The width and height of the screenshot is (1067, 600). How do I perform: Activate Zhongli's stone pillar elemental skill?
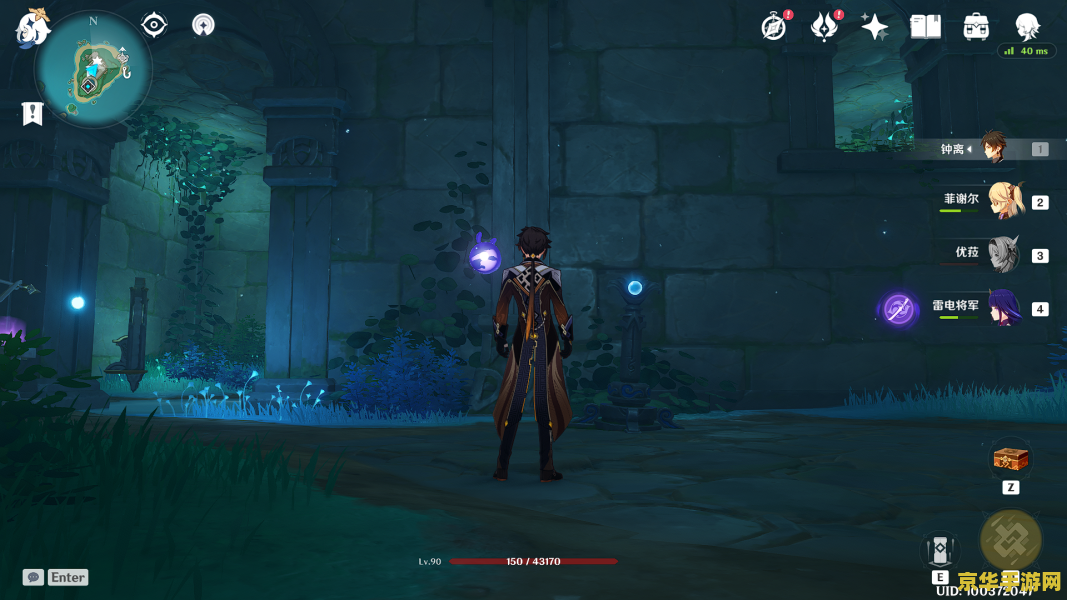pos(940,549)
